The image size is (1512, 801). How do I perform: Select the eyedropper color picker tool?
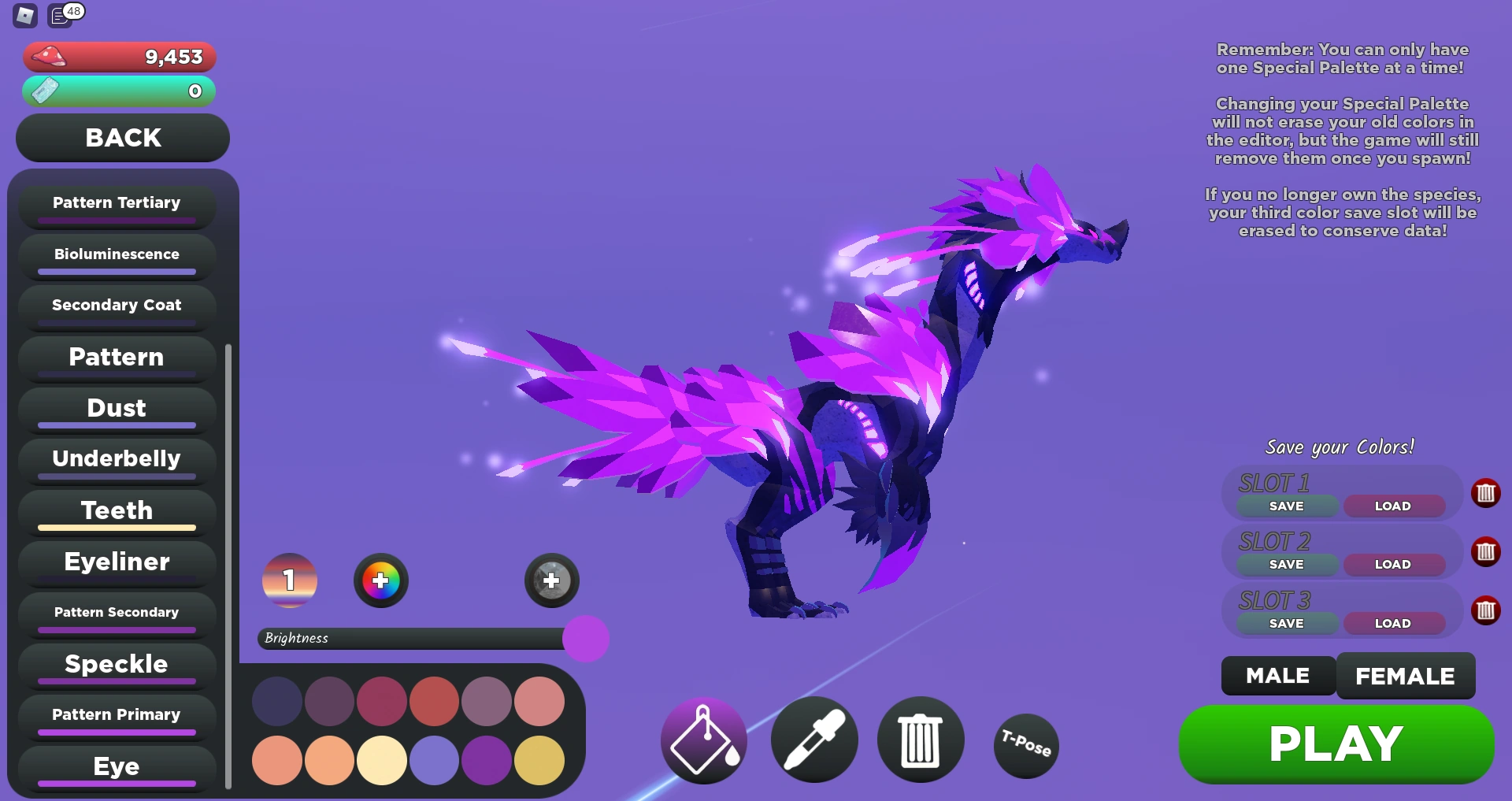814,740
